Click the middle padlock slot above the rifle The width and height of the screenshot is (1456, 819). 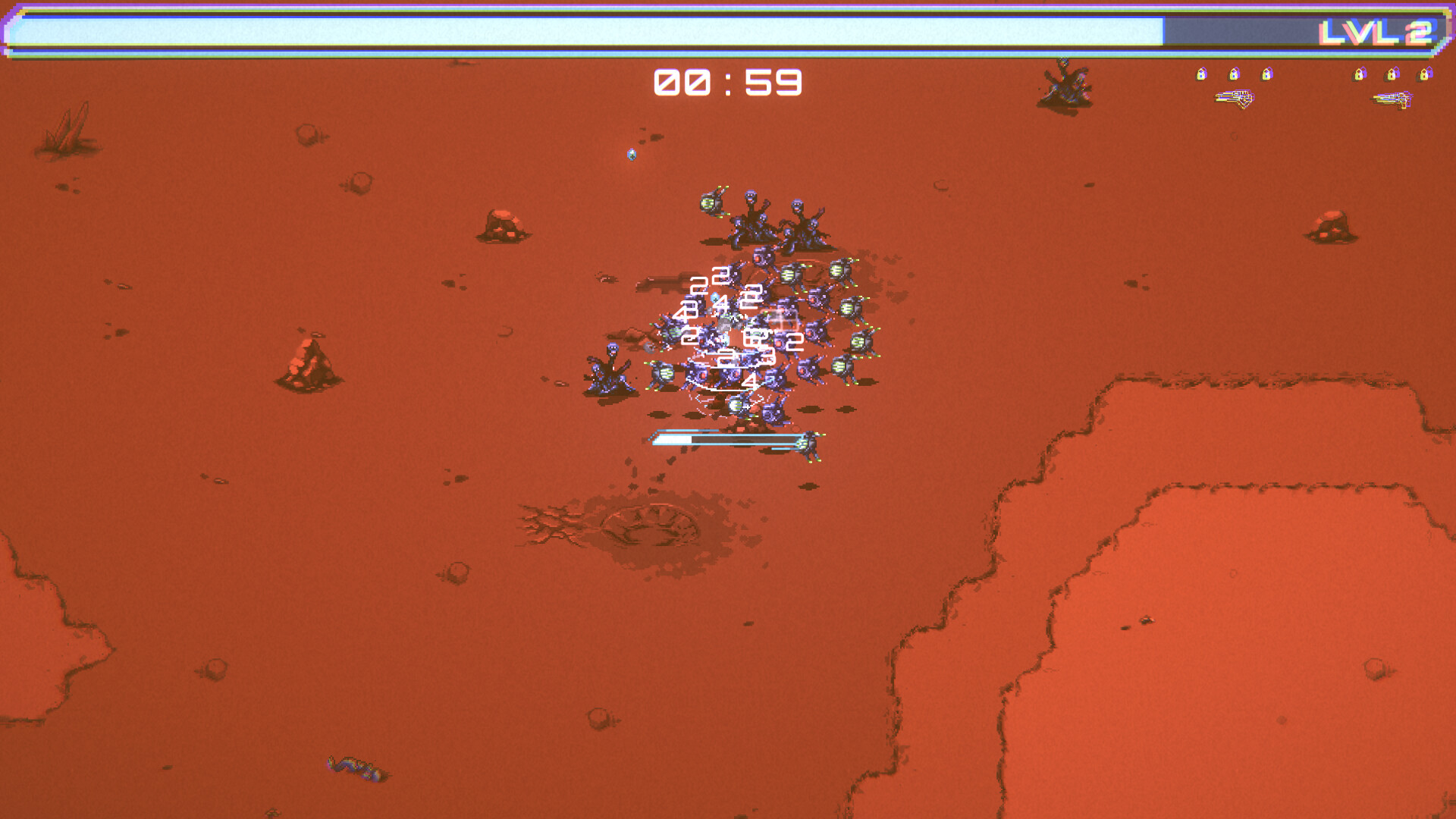[1234, 74]
